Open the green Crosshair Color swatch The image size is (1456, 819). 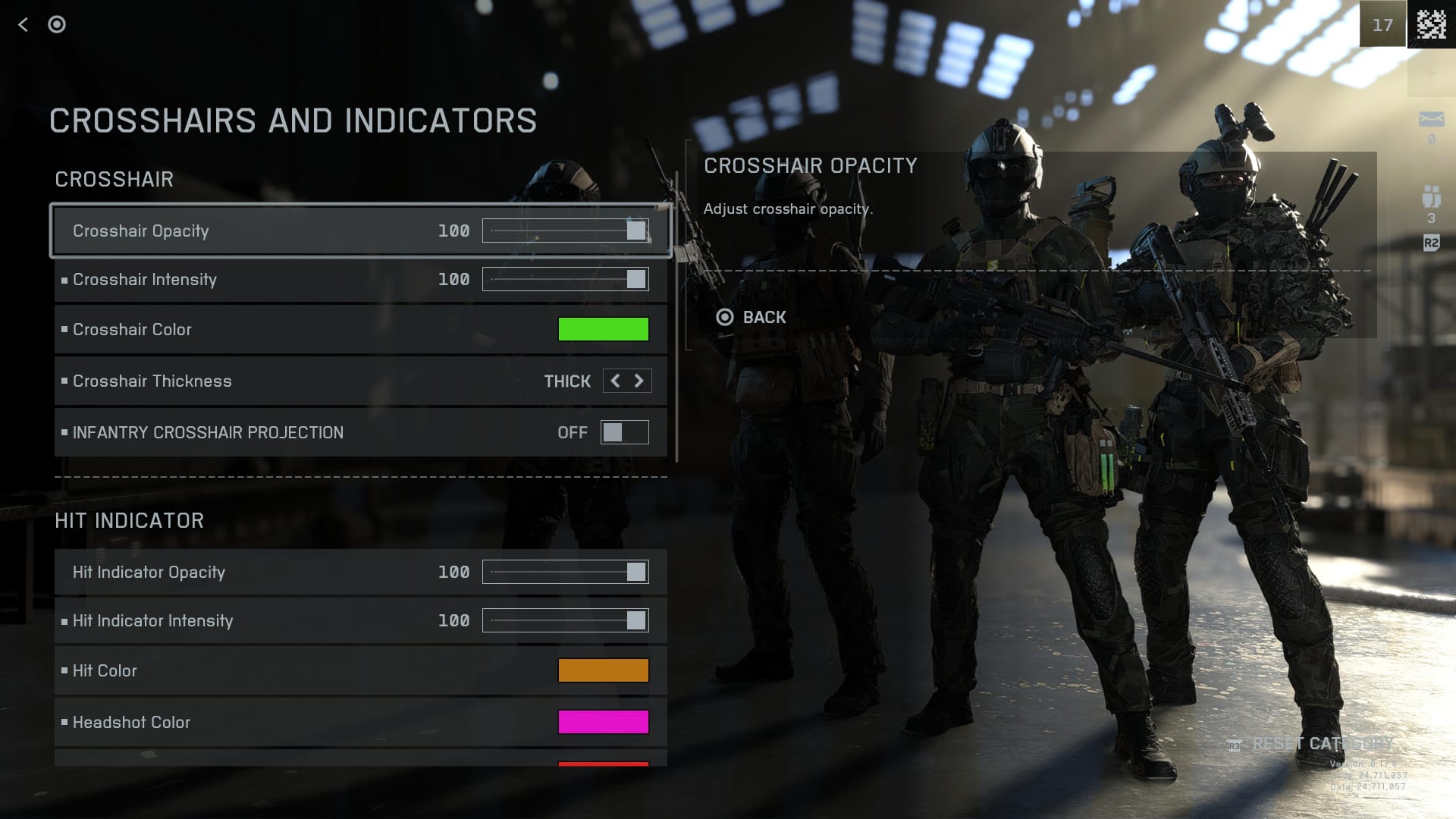[x=603, y=329]
